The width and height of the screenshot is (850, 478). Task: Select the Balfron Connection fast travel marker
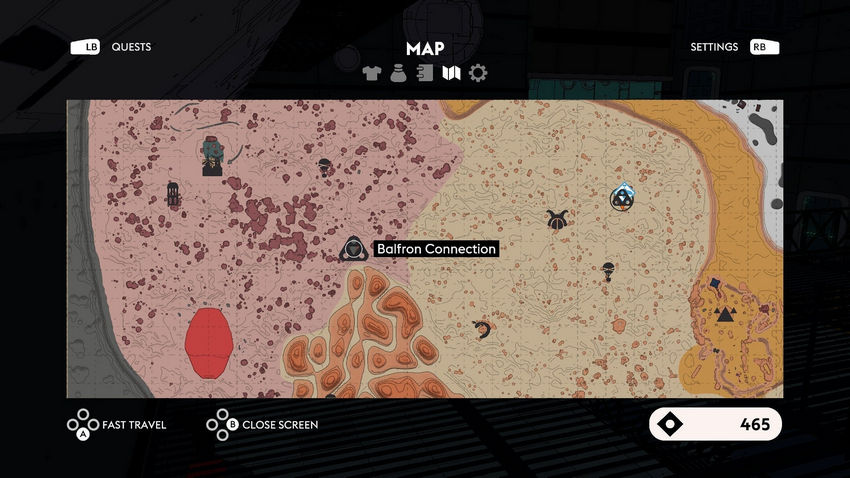tap(353, 249)
